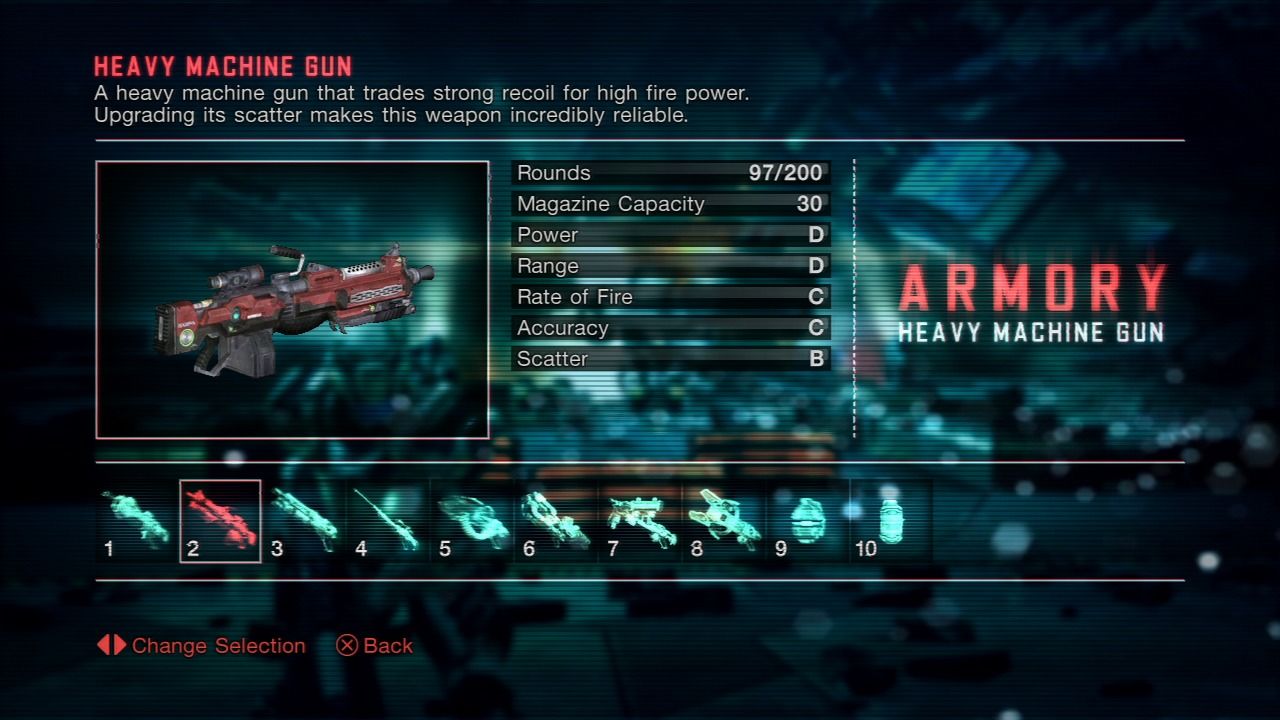Select weapon slot 1 in the armory
Viewport: 1280px width, 720px height.
[136, 521]
